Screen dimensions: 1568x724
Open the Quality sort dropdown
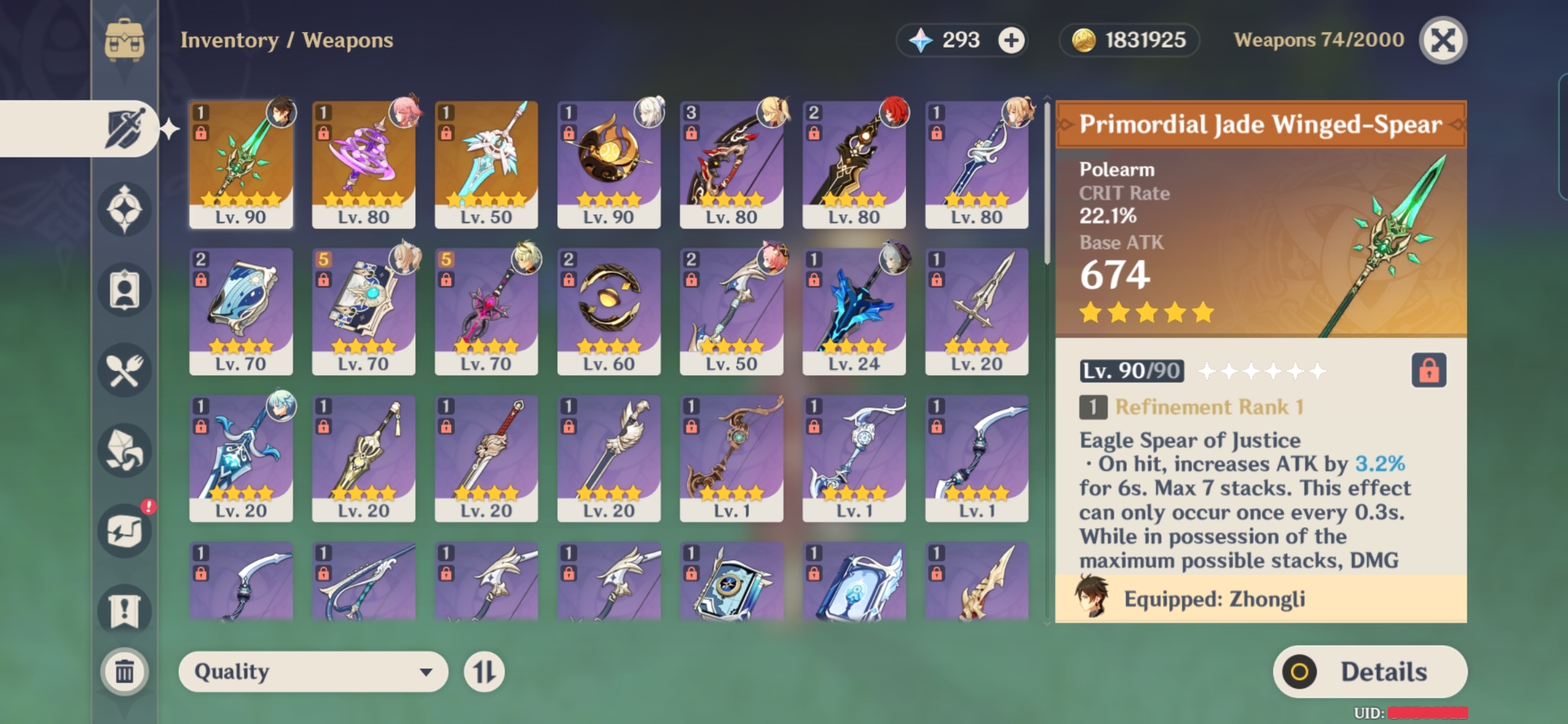click(x=312, y=672)
